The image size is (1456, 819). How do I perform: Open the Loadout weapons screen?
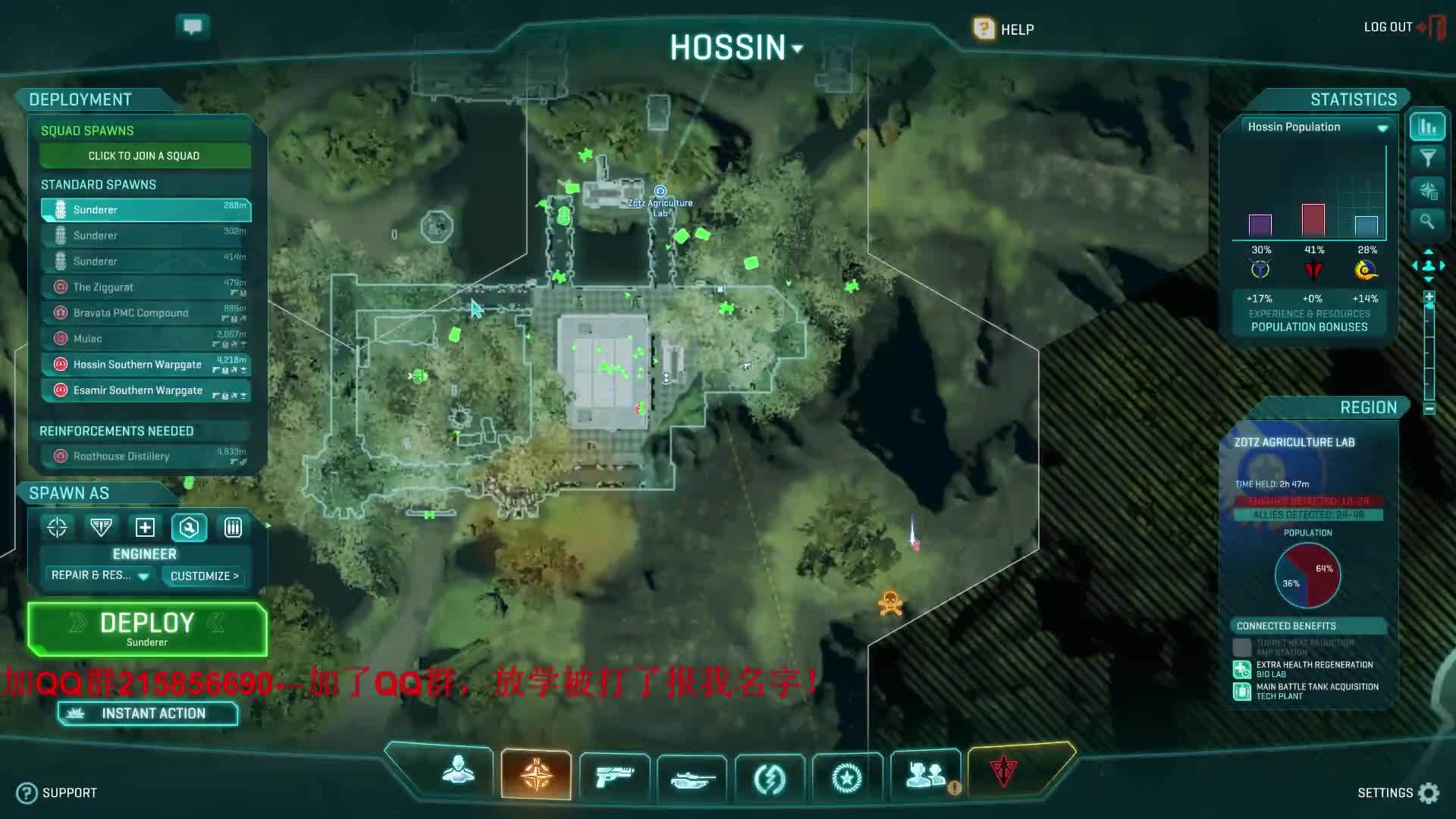tap(613, 775)
